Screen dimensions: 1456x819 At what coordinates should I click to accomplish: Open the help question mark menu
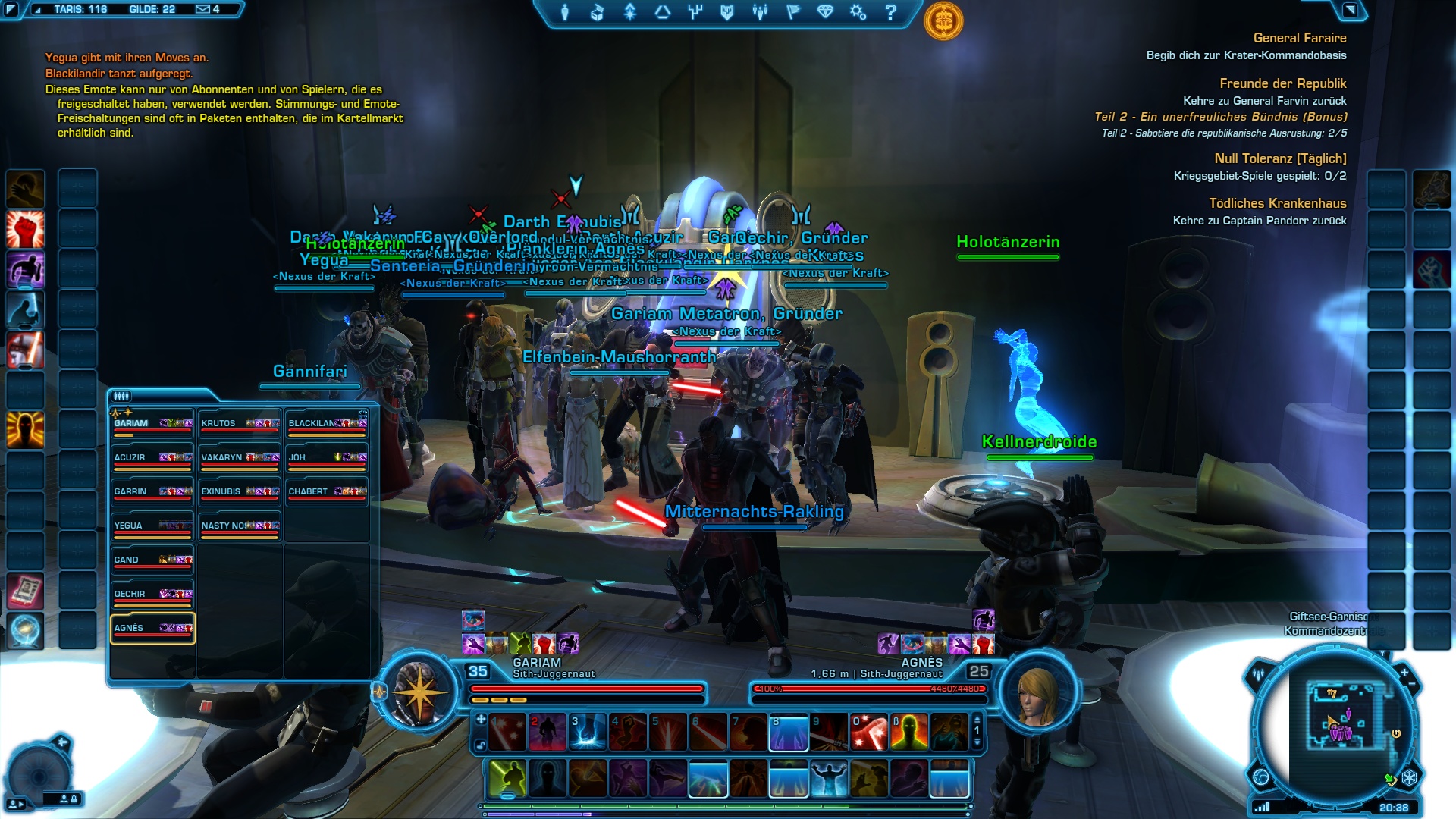pos(891,12)
